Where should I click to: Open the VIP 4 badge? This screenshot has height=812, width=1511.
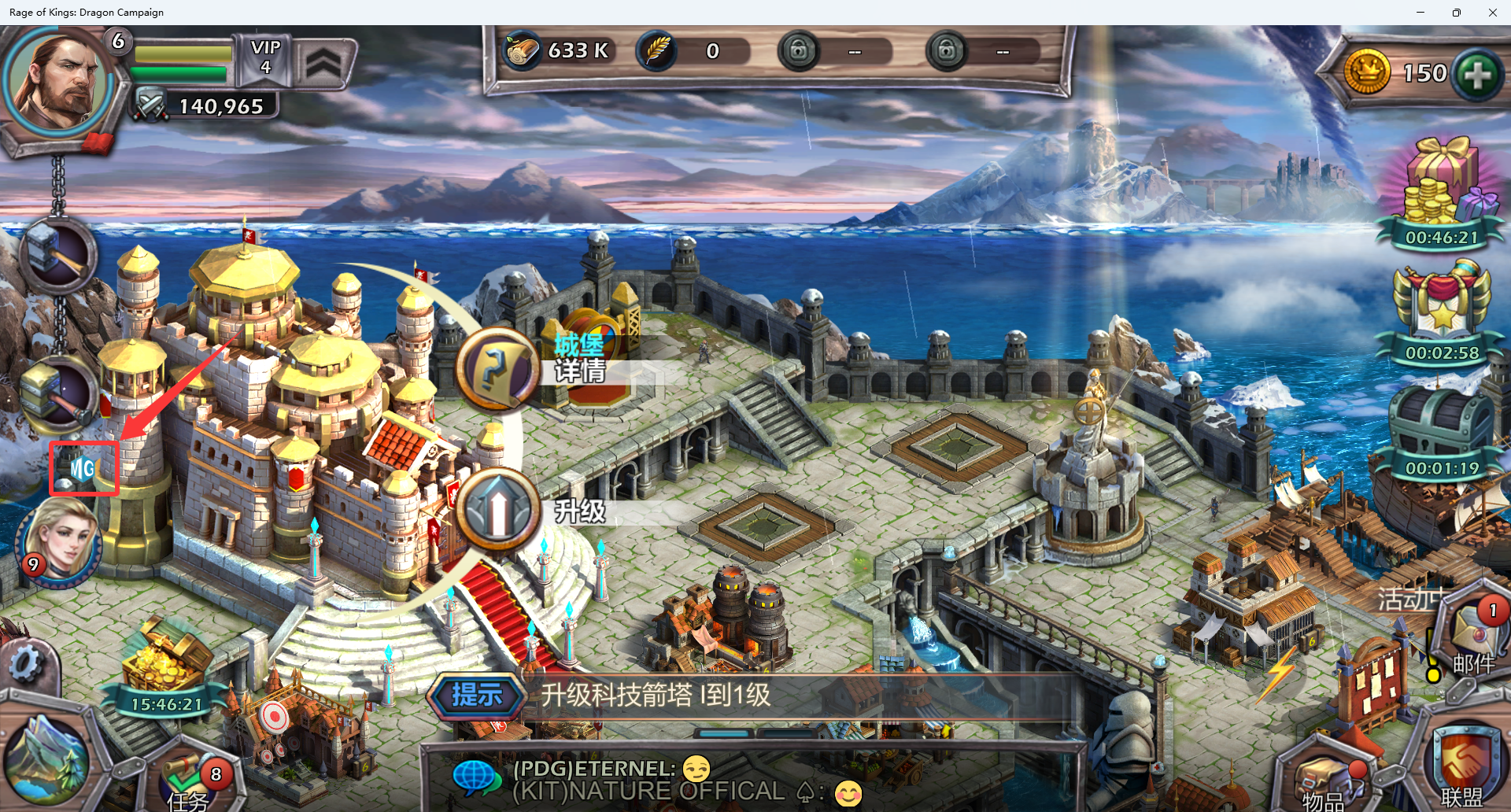point(266,57)
